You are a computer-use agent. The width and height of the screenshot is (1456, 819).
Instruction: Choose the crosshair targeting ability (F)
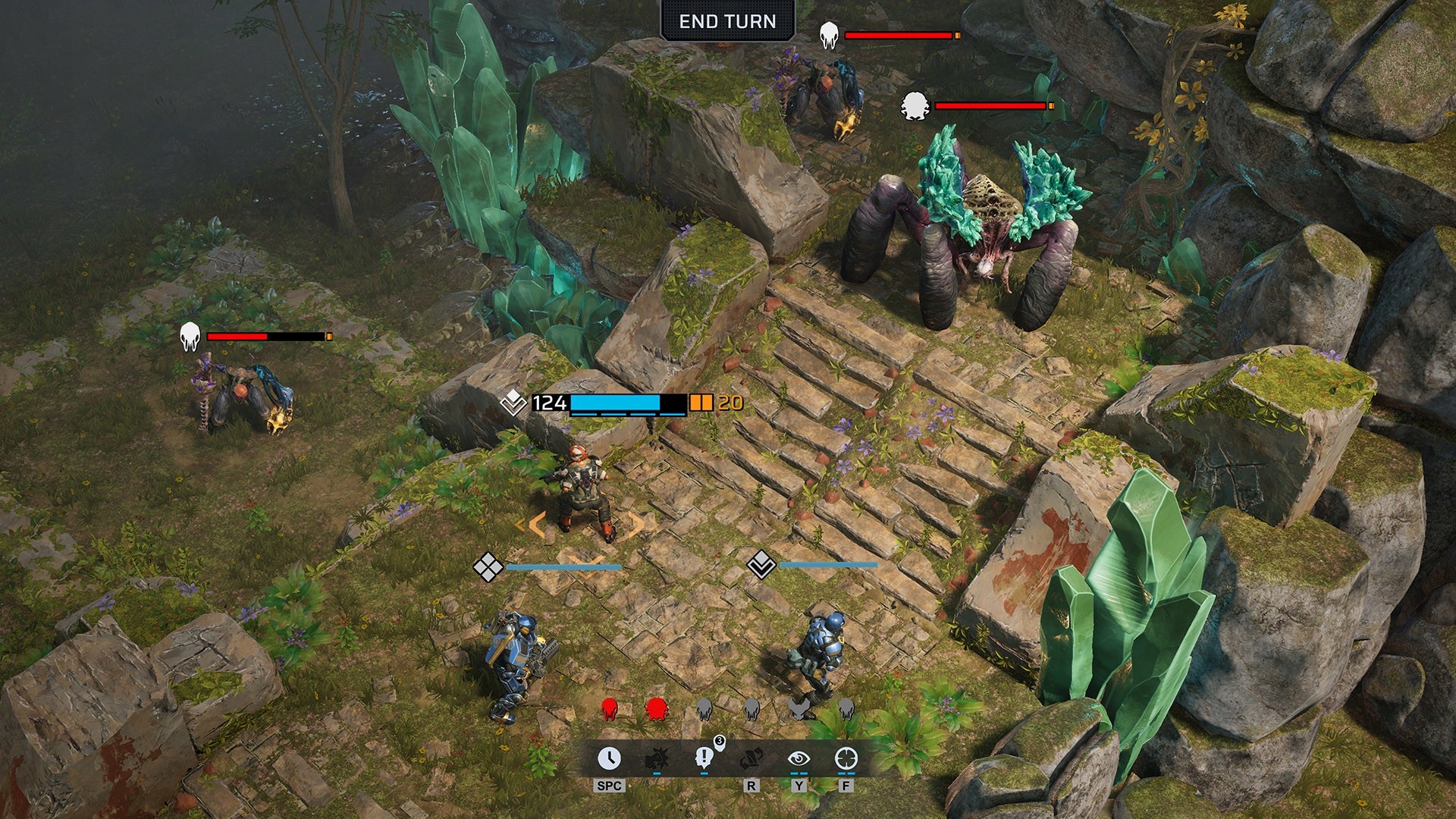[x=846, y=760]
